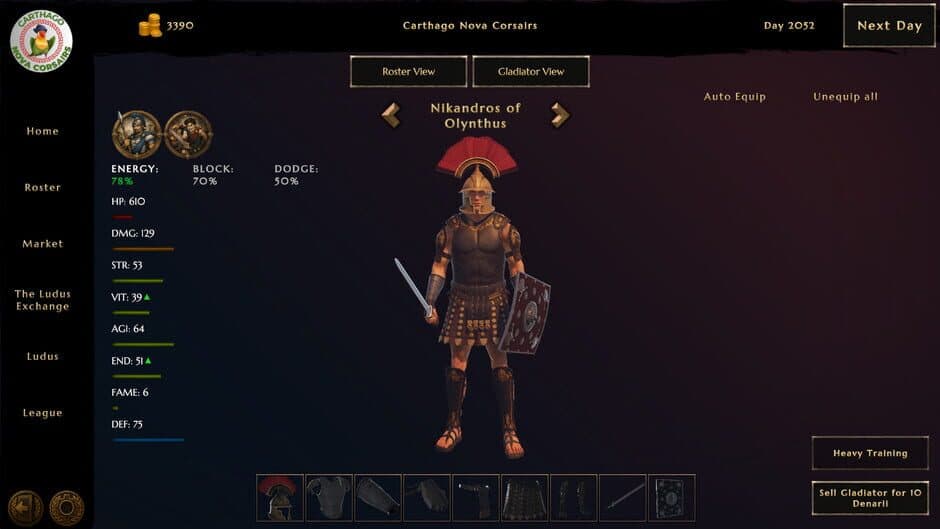Open the Market
The width and height of the screenshot is (940, 529).
point(42,244)
